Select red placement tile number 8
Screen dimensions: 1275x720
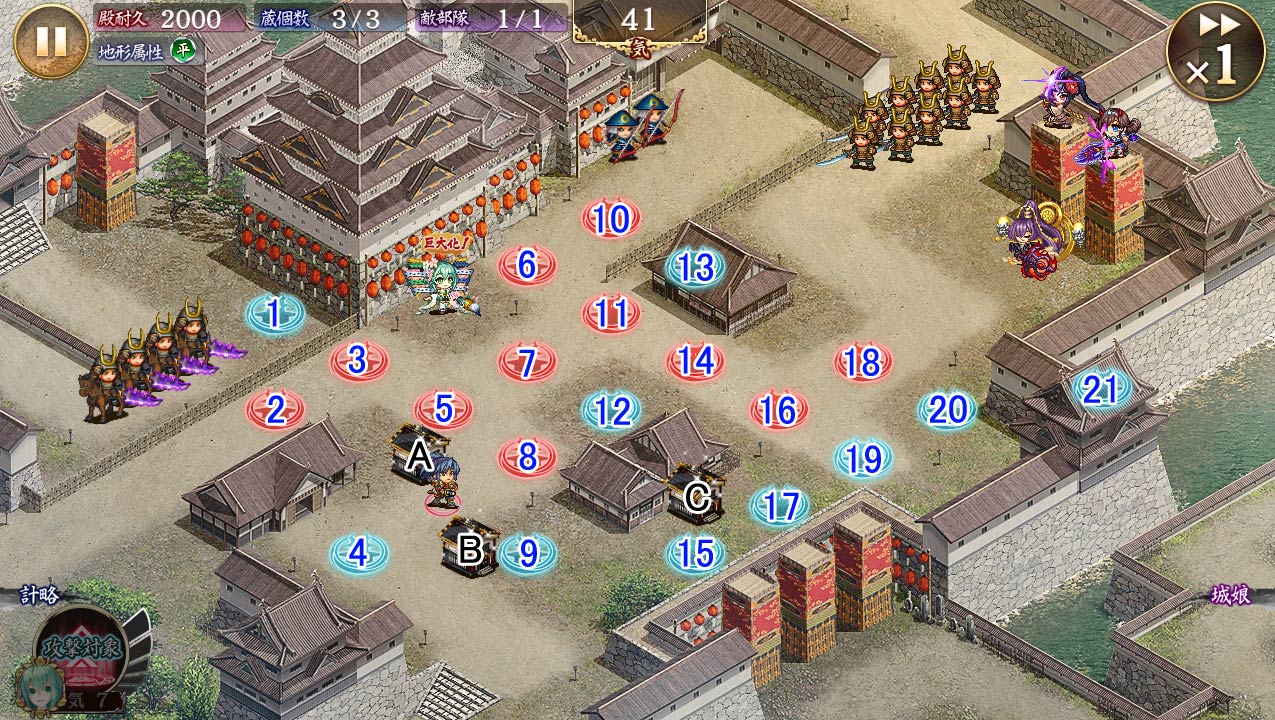[x=527, y=457]
